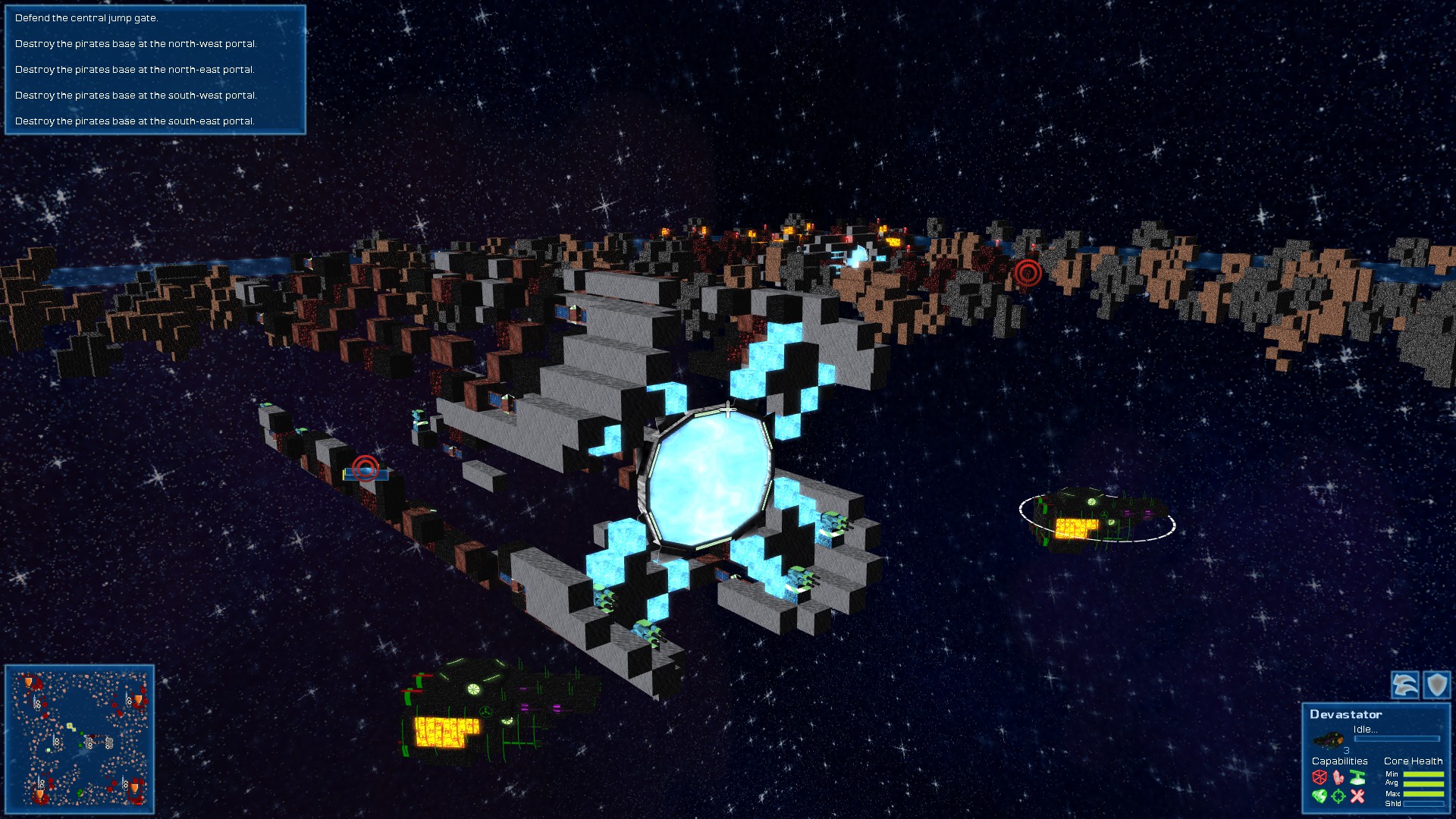
Task: Click the central jump gate portal
Action: tap(708, 478)
